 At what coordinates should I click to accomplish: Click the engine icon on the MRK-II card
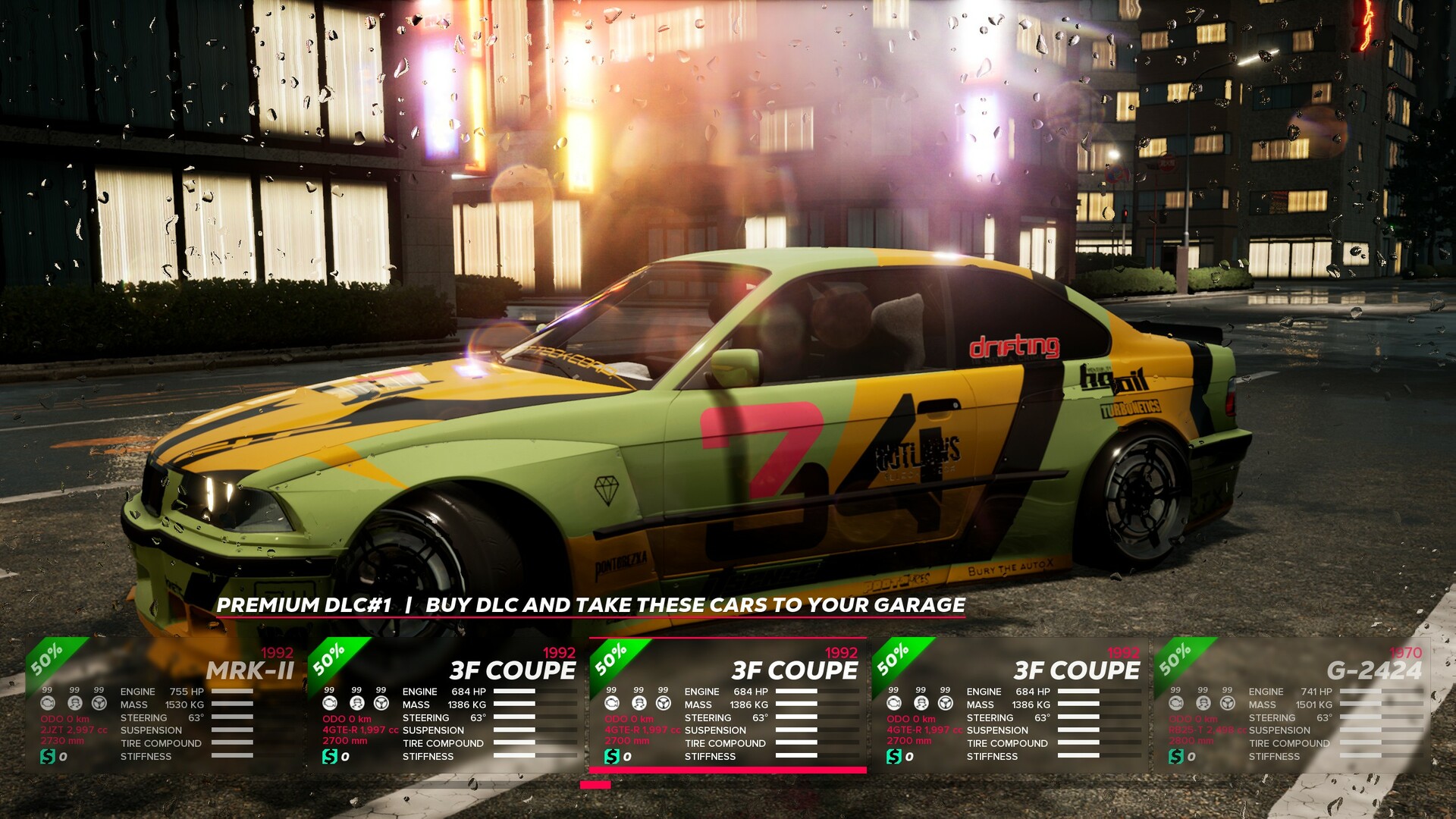tap(47, 704)
